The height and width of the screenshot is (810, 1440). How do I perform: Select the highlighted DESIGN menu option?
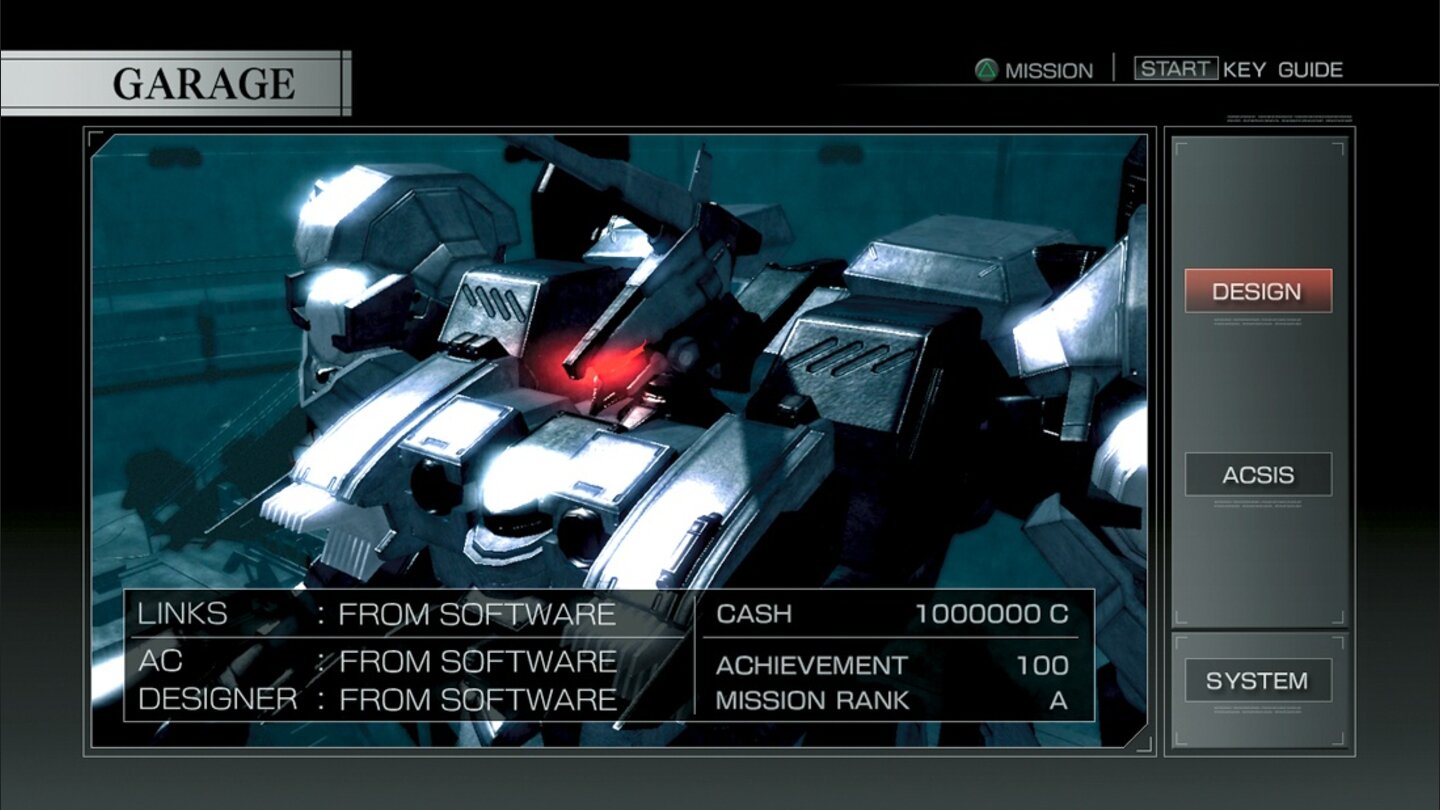1258,292
